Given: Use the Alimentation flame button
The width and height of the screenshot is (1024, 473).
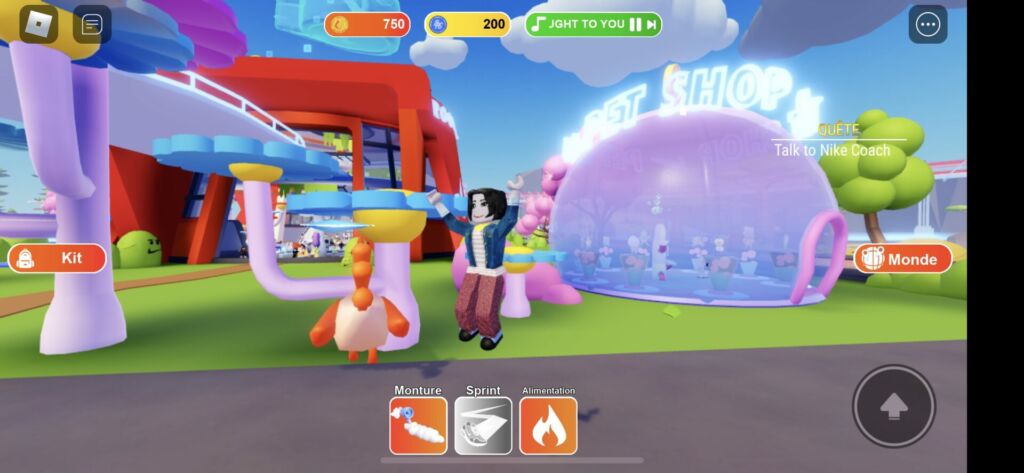Looking at the screenshot, I should click(x=548, y=425).
